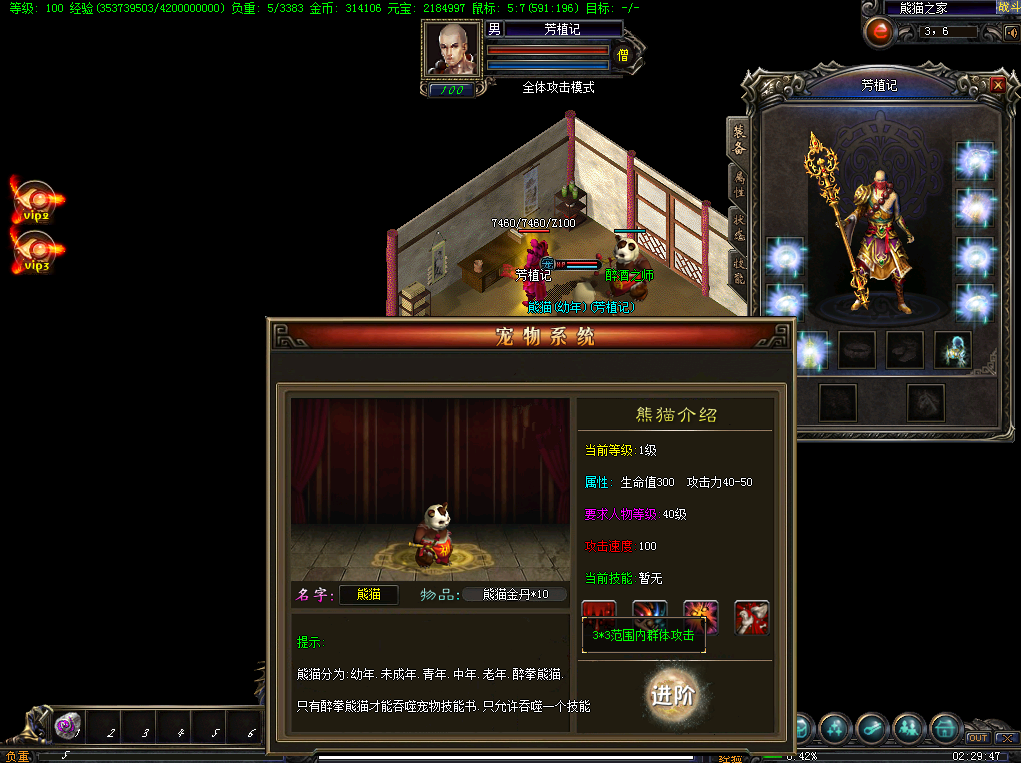
Task: Open the VIP3 flame icon
Action: click(x=37, y=250)
